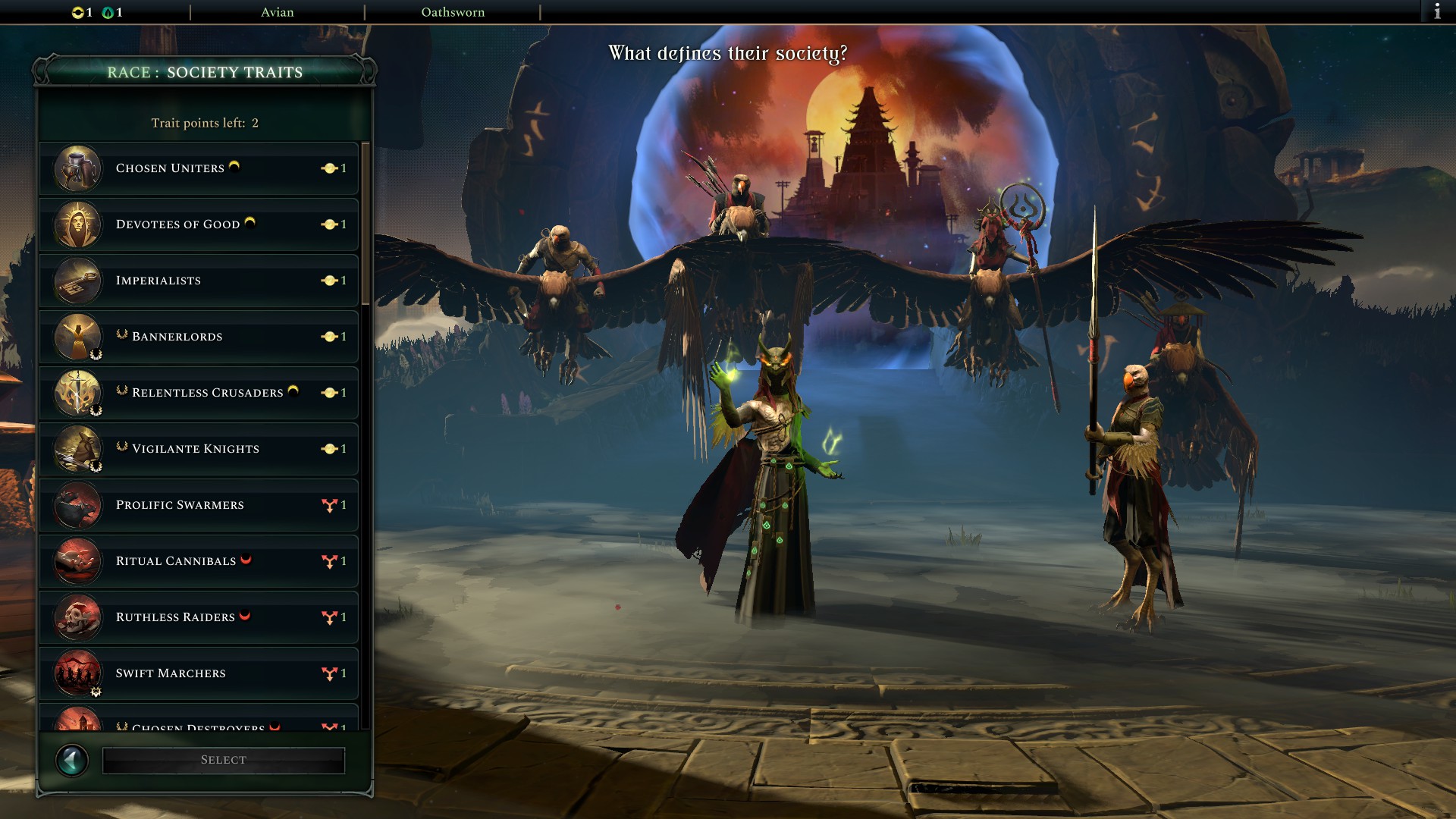1456x819 pixels.
Task: Click the Relentless Crusaders sword icon
Action: (x=77, y=393)
